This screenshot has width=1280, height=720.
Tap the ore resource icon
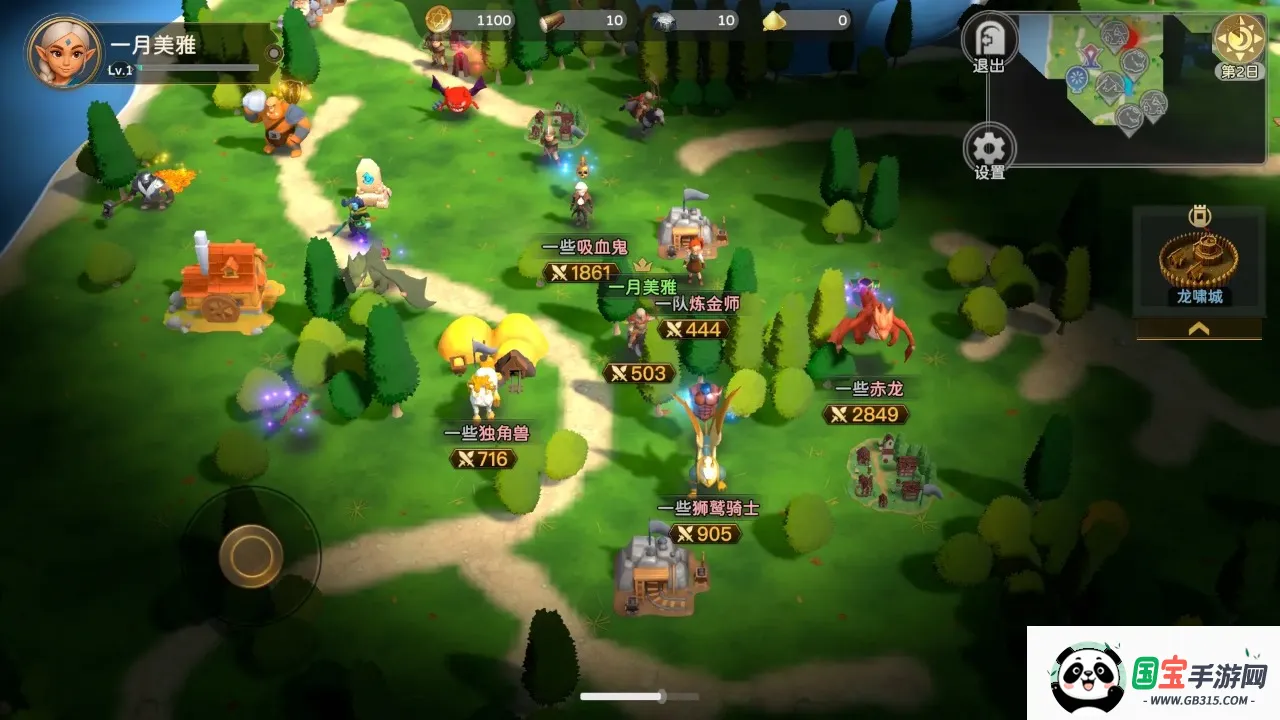pyautogui.click(x=664, y=20)
